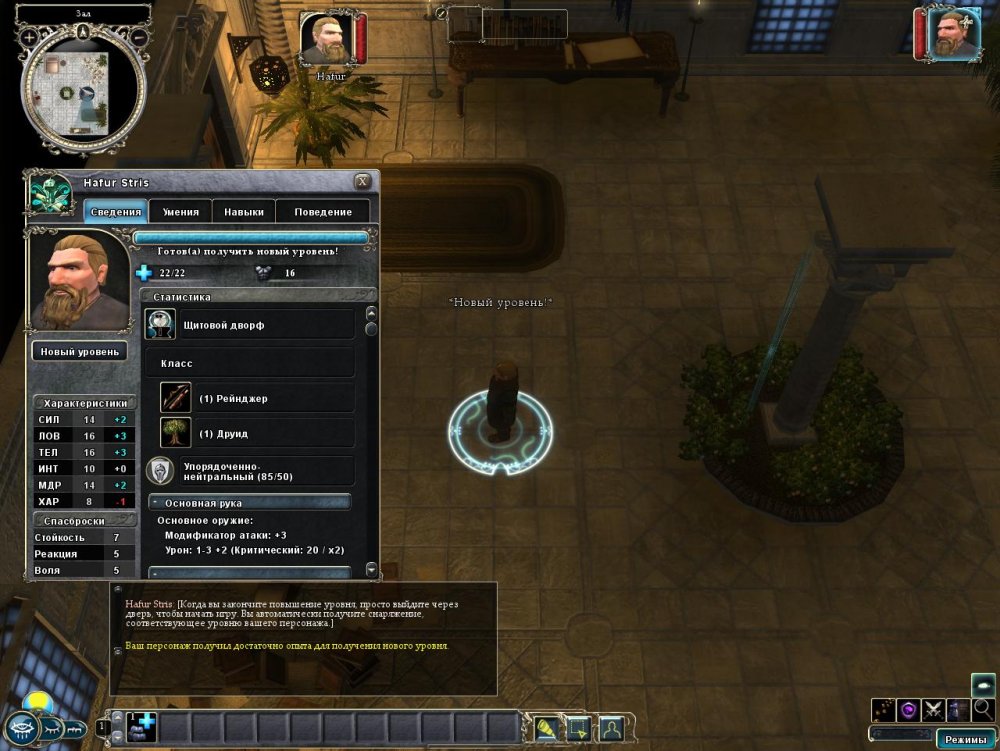Open the character silhouette button on toolbar
The image size is (1000, 751).
(x=610, y=728)
